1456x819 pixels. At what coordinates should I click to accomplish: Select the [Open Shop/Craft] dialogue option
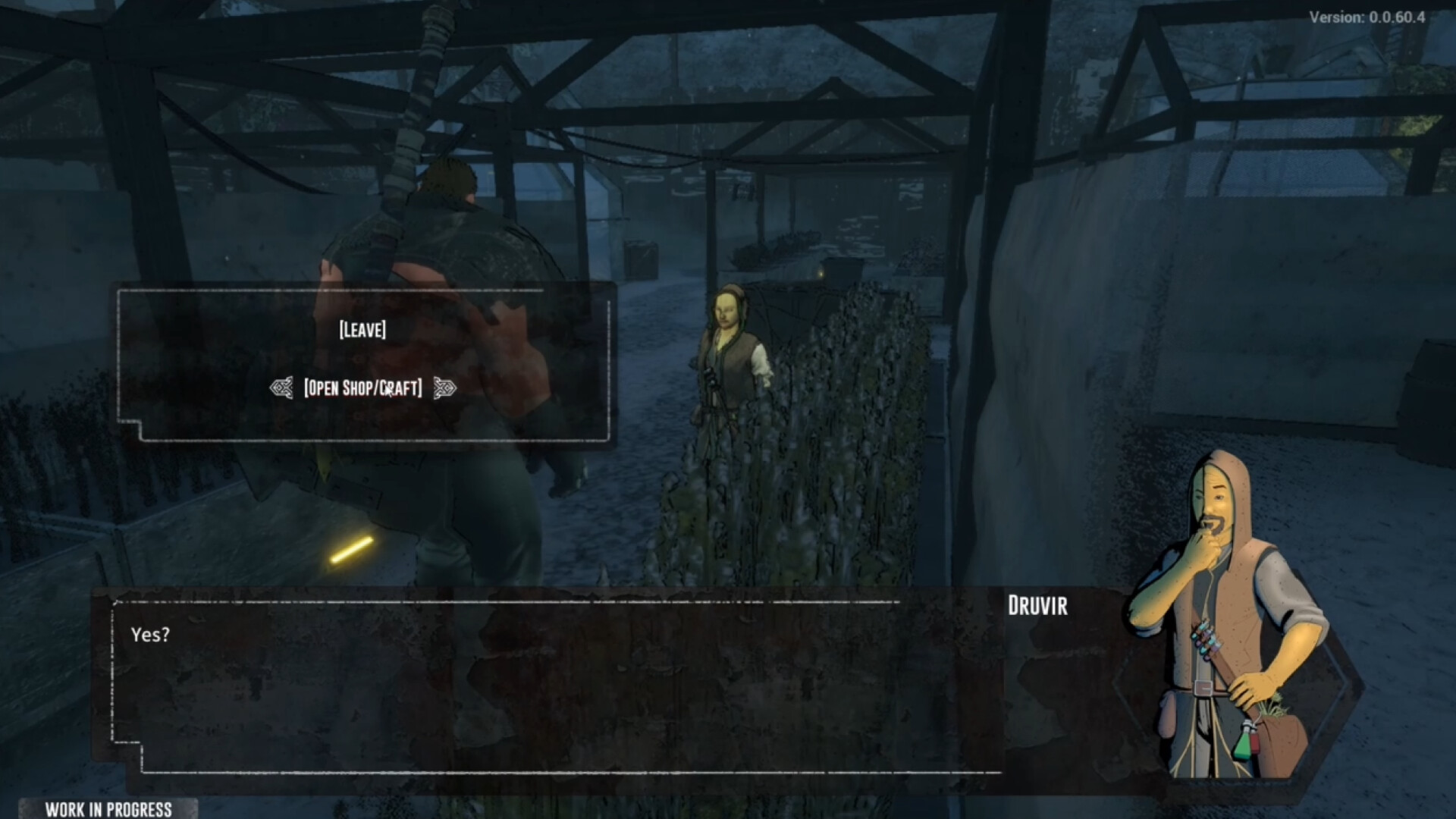[362, 388]
